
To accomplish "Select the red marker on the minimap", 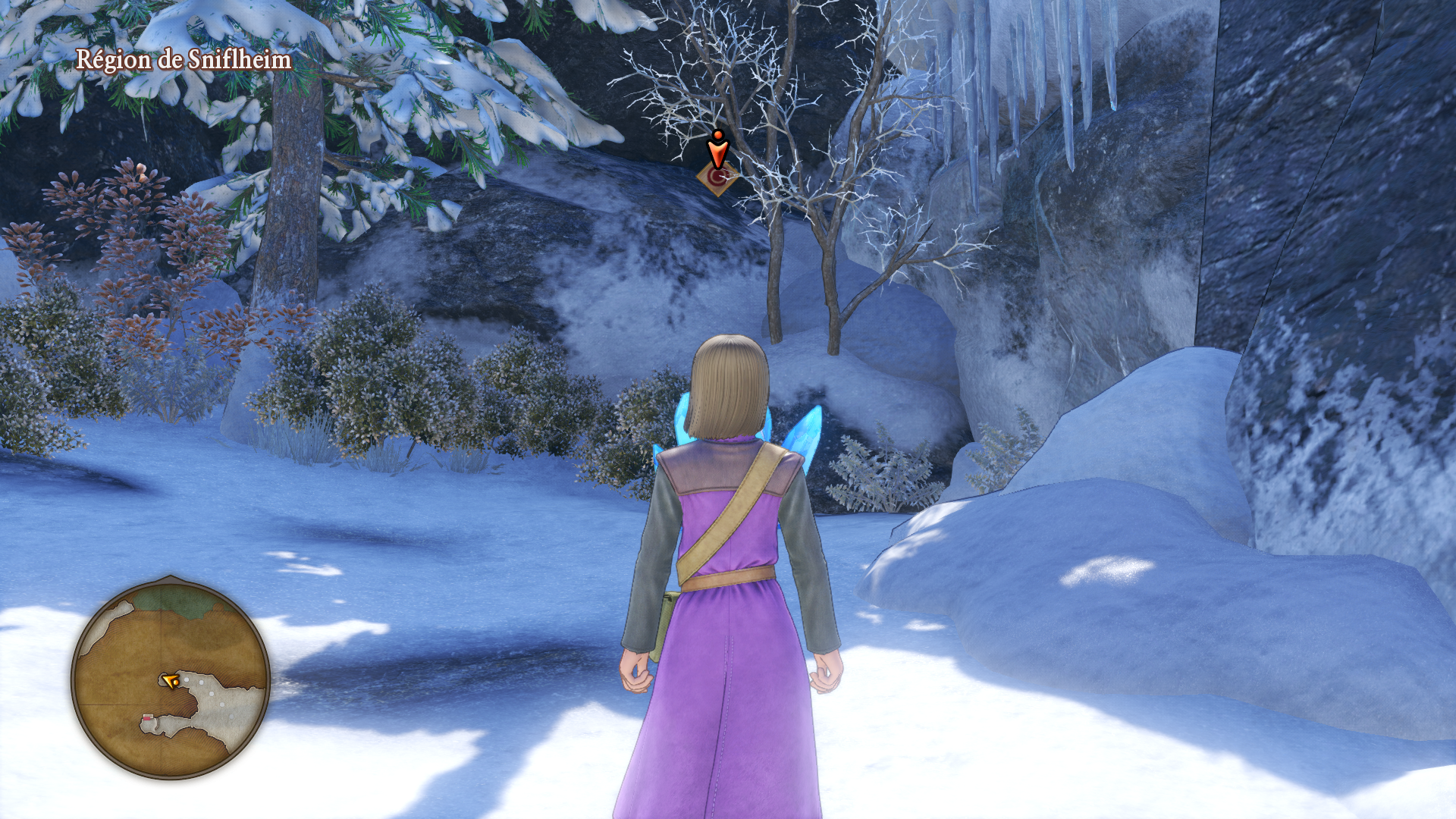I will pyautogui.click(x=147, y=718).
